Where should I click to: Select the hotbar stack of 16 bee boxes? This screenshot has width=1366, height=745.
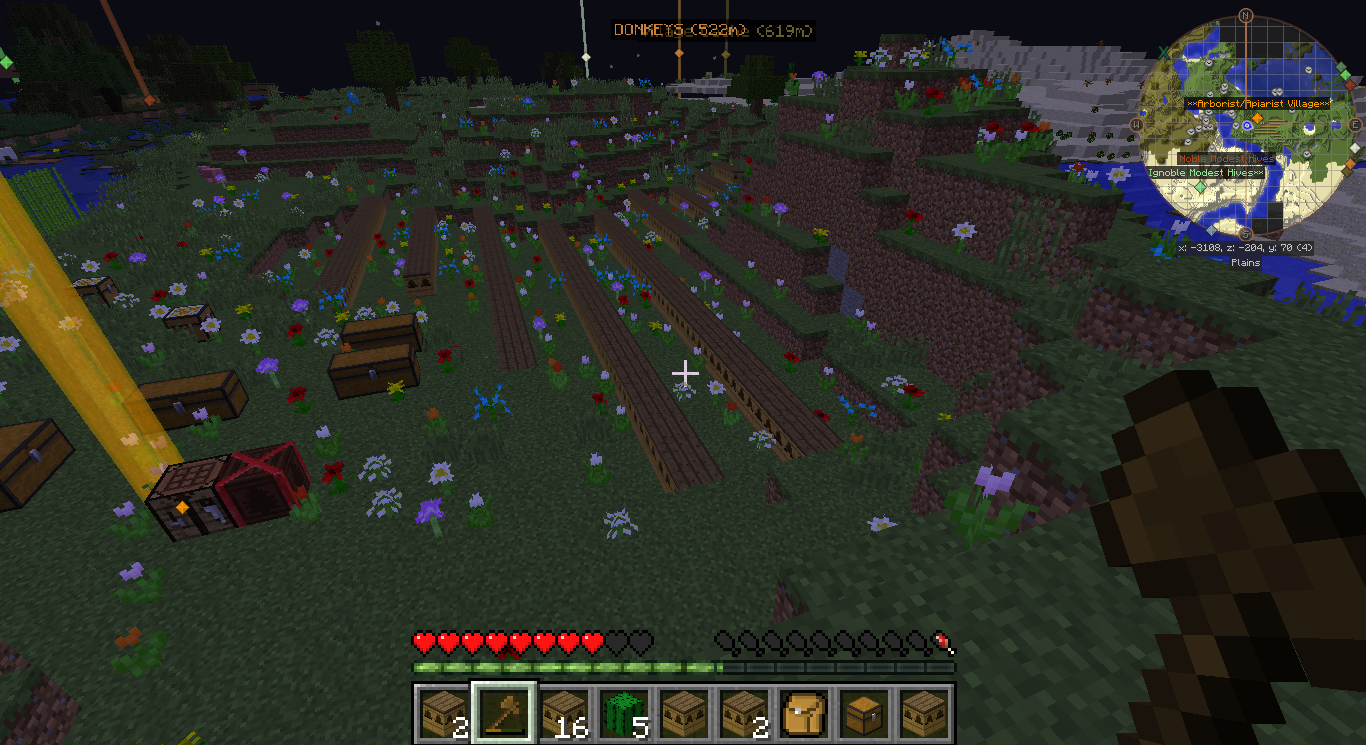563,712
